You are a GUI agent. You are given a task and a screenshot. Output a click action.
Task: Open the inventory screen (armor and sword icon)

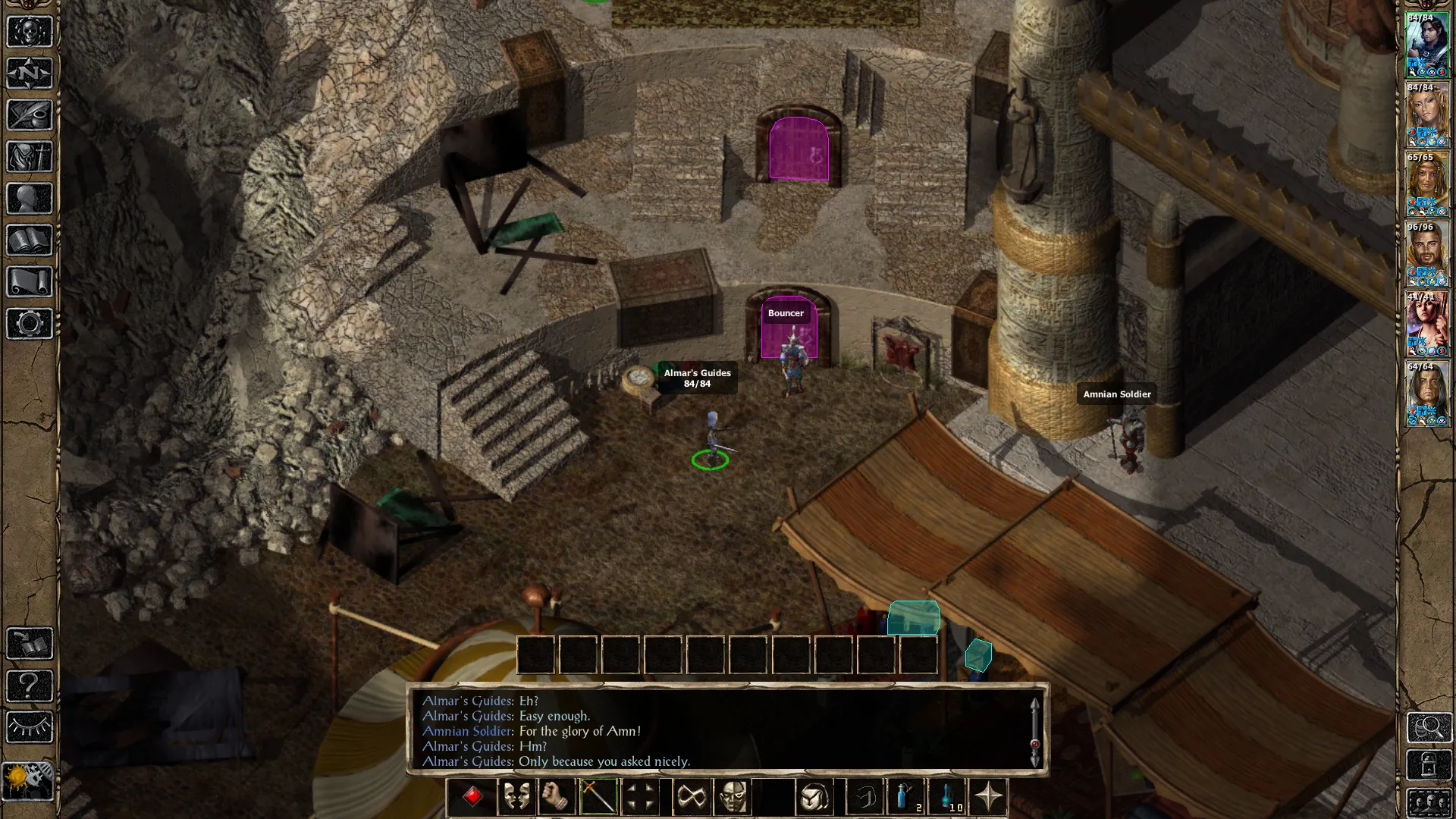point(30,157)
